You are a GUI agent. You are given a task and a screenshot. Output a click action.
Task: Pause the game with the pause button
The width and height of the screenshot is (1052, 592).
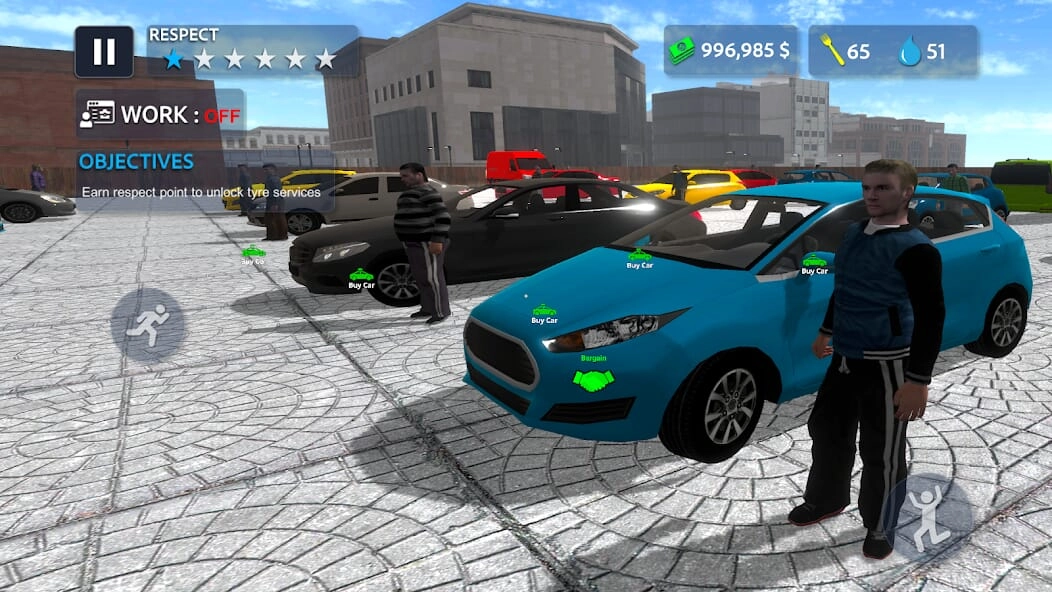(x=104, y=52)
